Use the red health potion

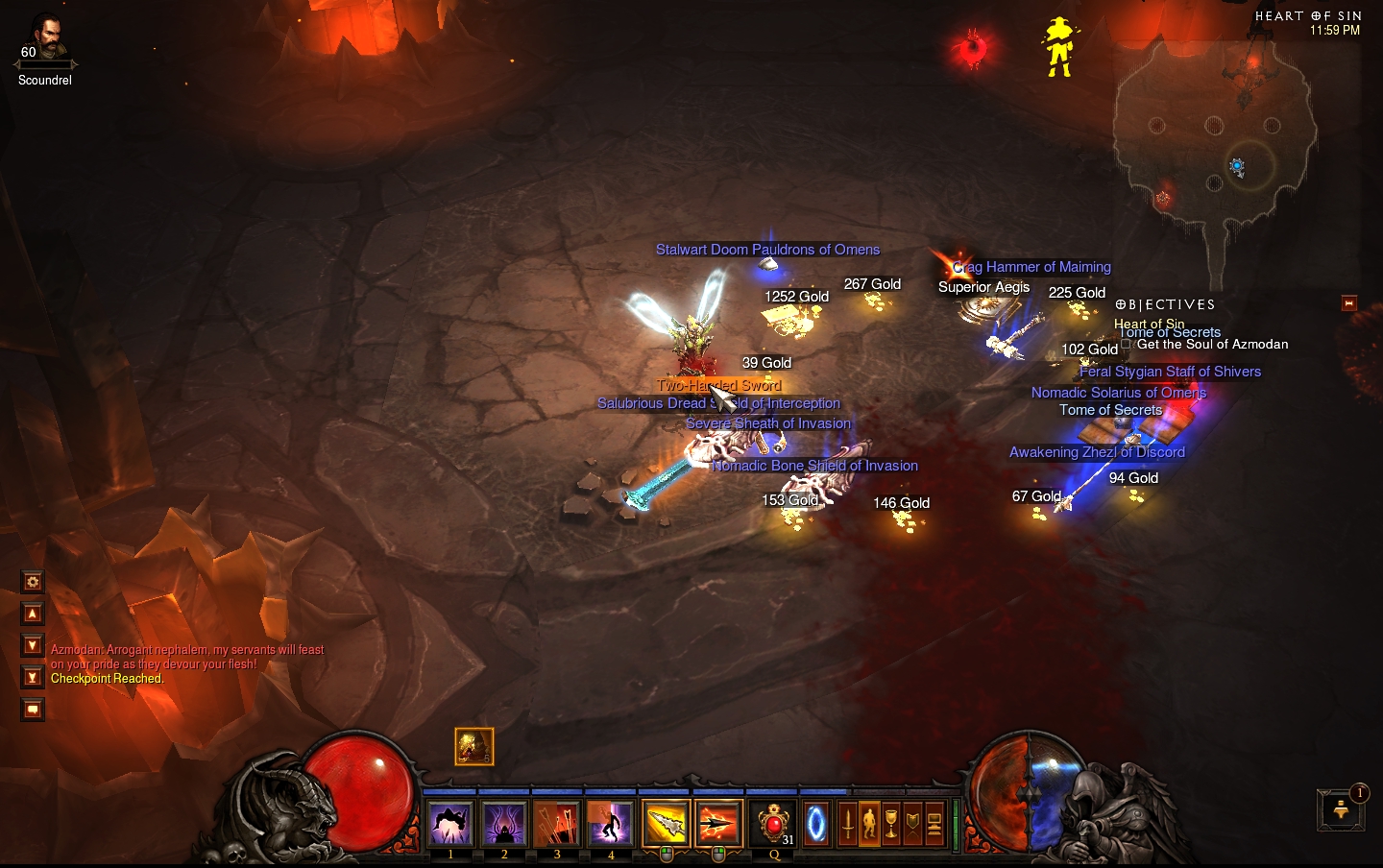(773, 824)
